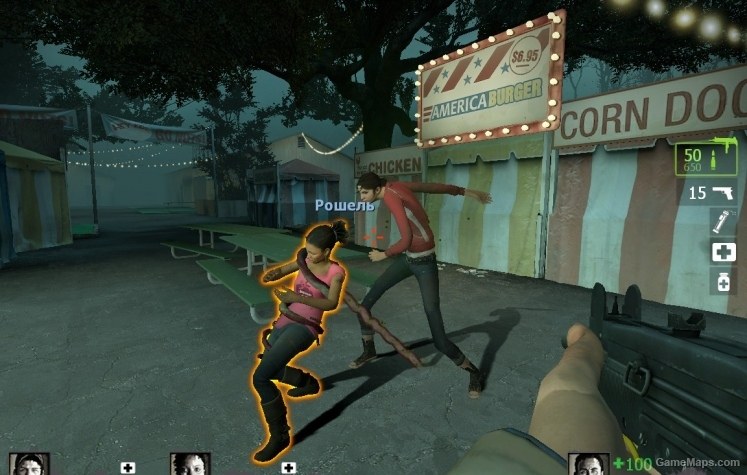Equip the pipe bomb throwable
The height and width of the screenshot is (475, 747).
(722, 222)
